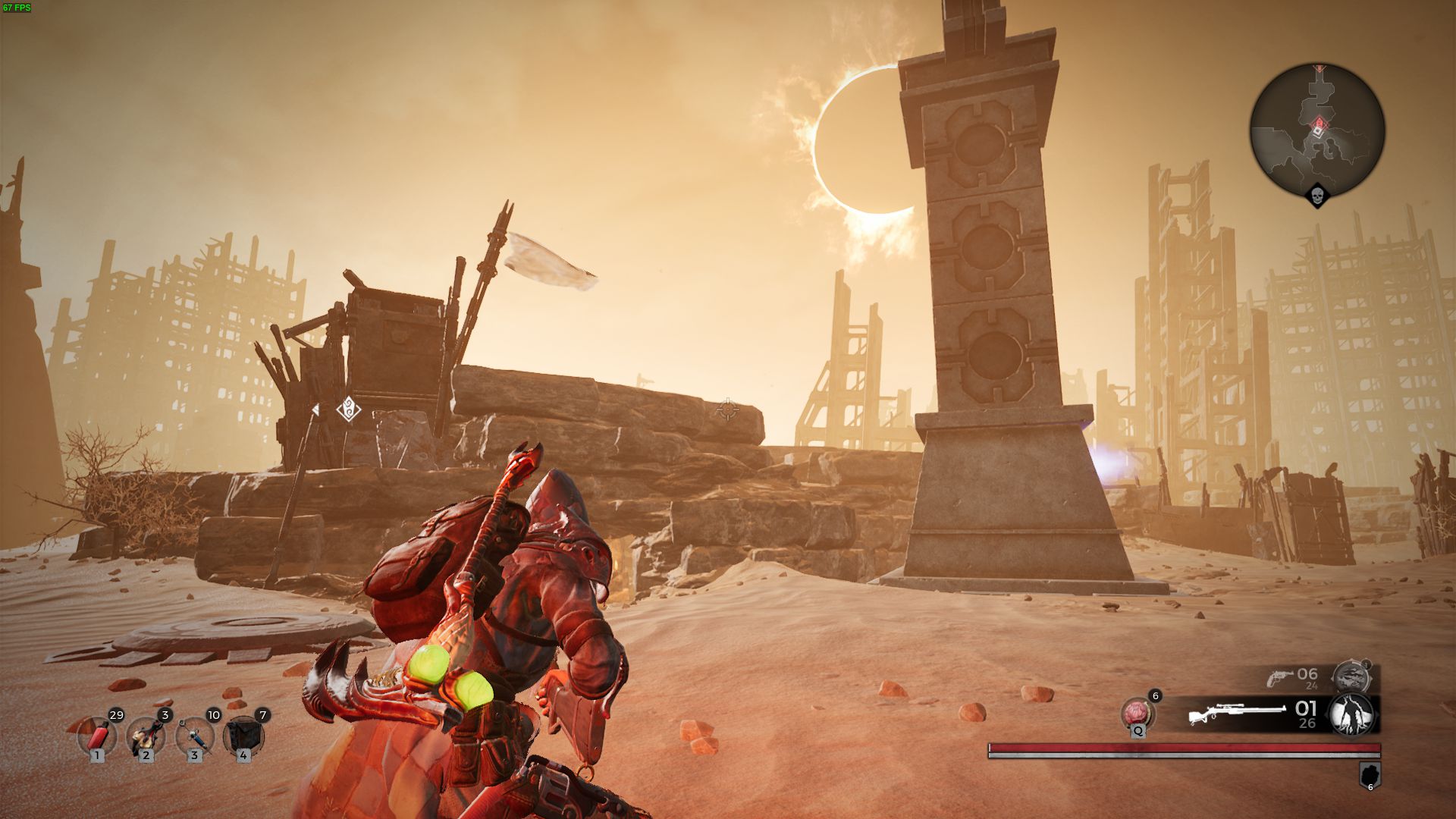Choose the dark pouch in slot 4
Screen dimensions: 1456x819
(243, 736)
